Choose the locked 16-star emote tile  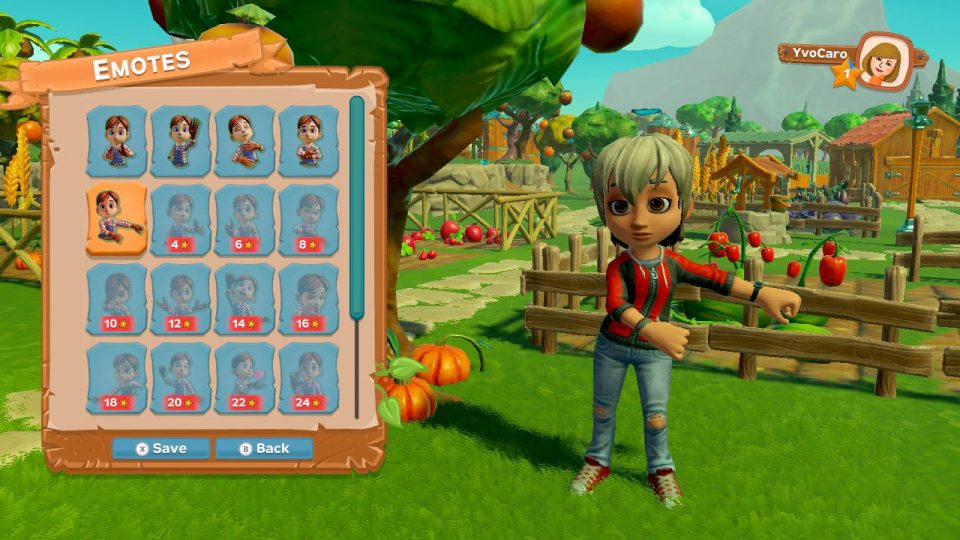click(x=309, y=298)
